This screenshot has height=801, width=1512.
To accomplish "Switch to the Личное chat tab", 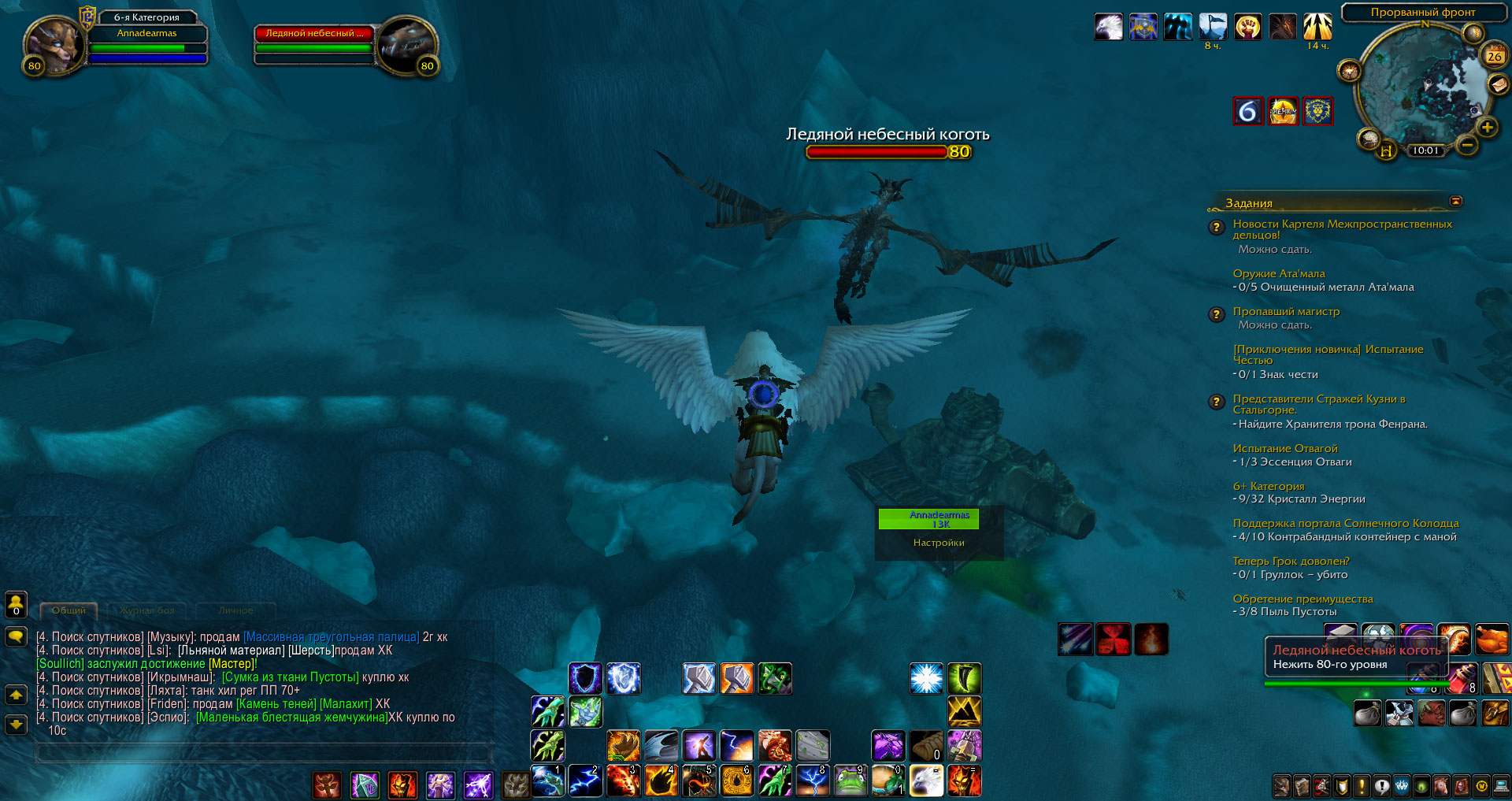I will pyautogui.click(x=235, y=610).
